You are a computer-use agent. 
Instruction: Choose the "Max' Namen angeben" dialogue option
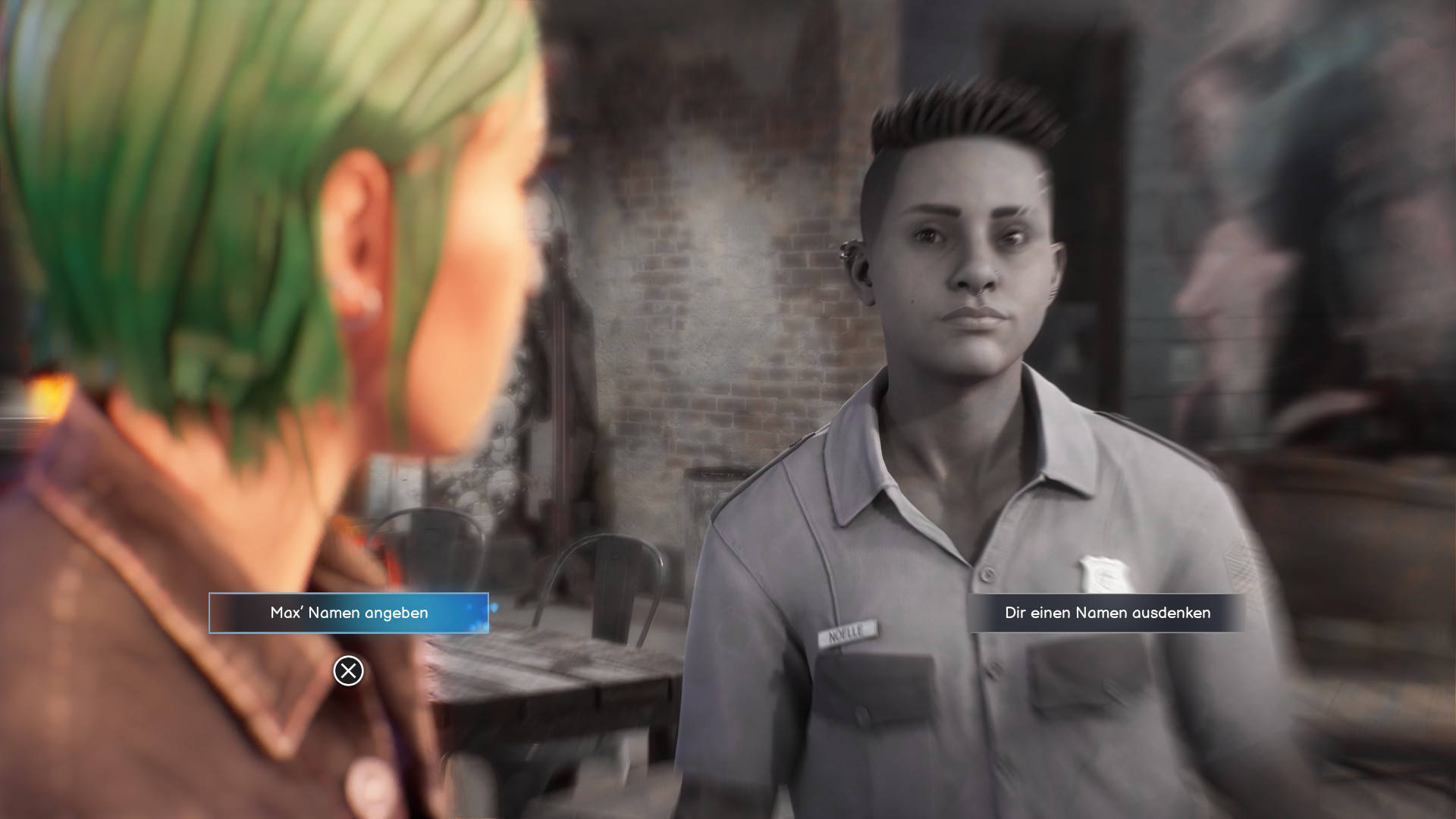coord(349,613)
